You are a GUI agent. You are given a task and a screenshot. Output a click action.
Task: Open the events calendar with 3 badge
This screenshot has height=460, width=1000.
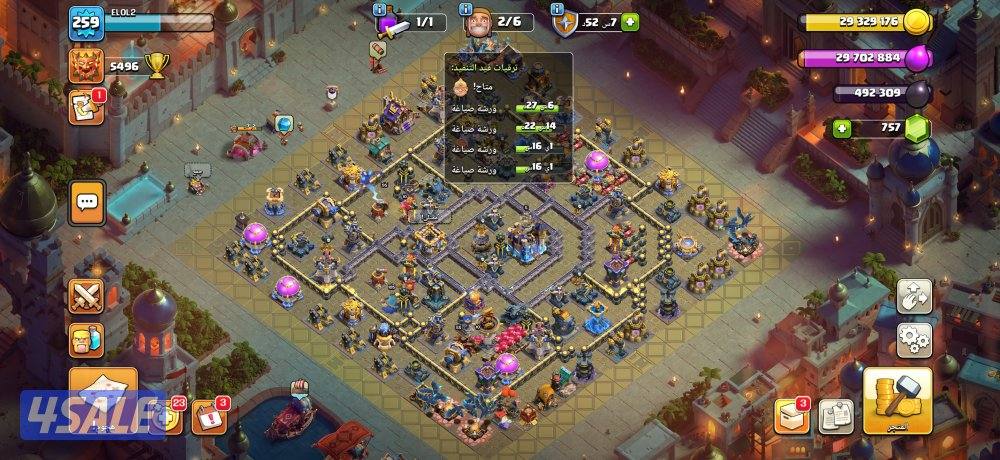pyautogui.click(x=206, y=417)
